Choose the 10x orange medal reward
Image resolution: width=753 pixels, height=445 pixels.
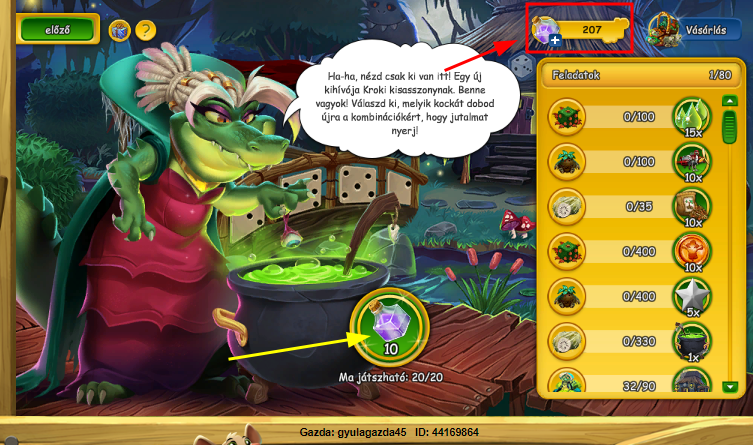[x=689, y=251]
